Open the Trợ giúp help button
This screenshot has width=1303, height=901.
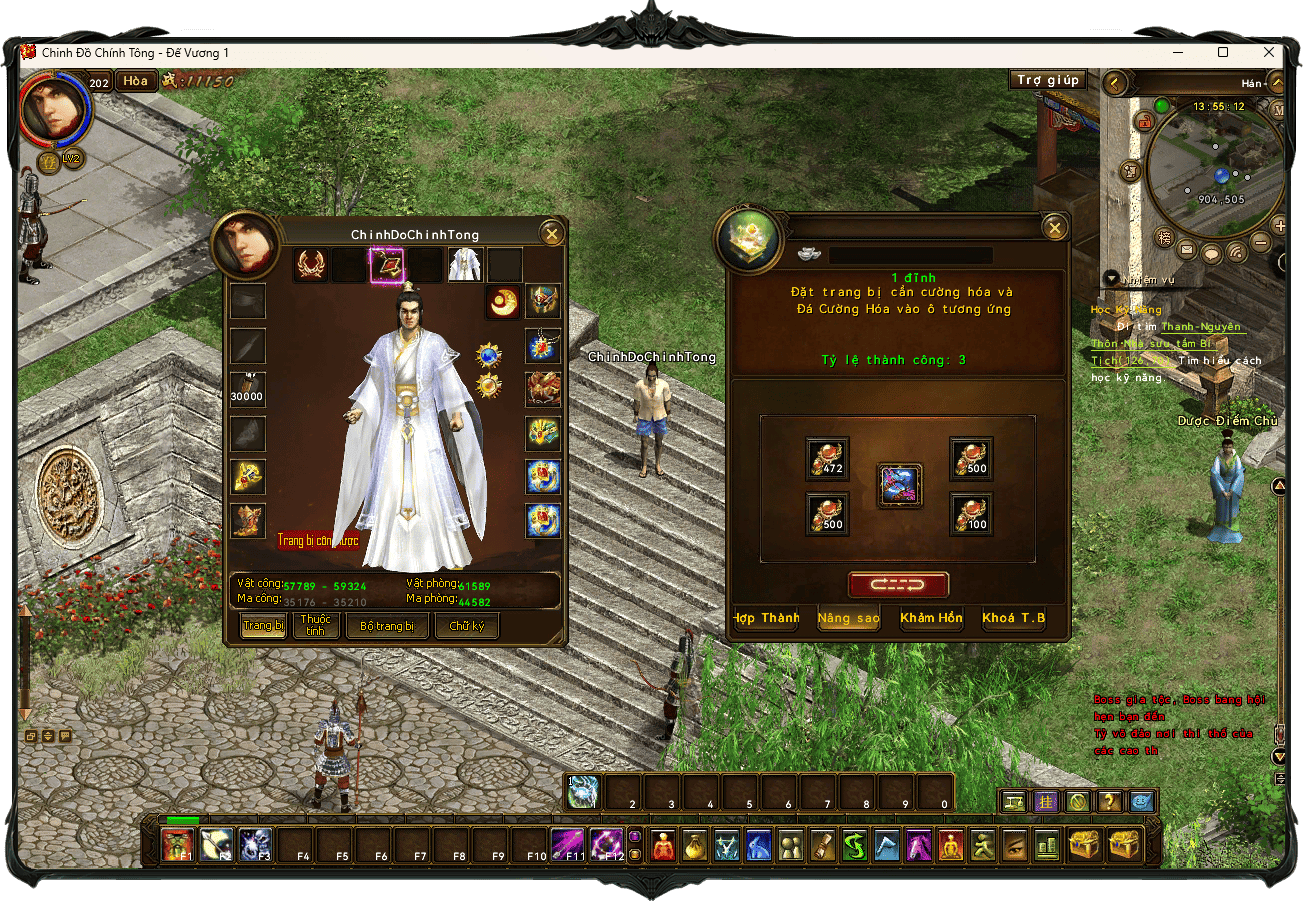point(1047,80)
